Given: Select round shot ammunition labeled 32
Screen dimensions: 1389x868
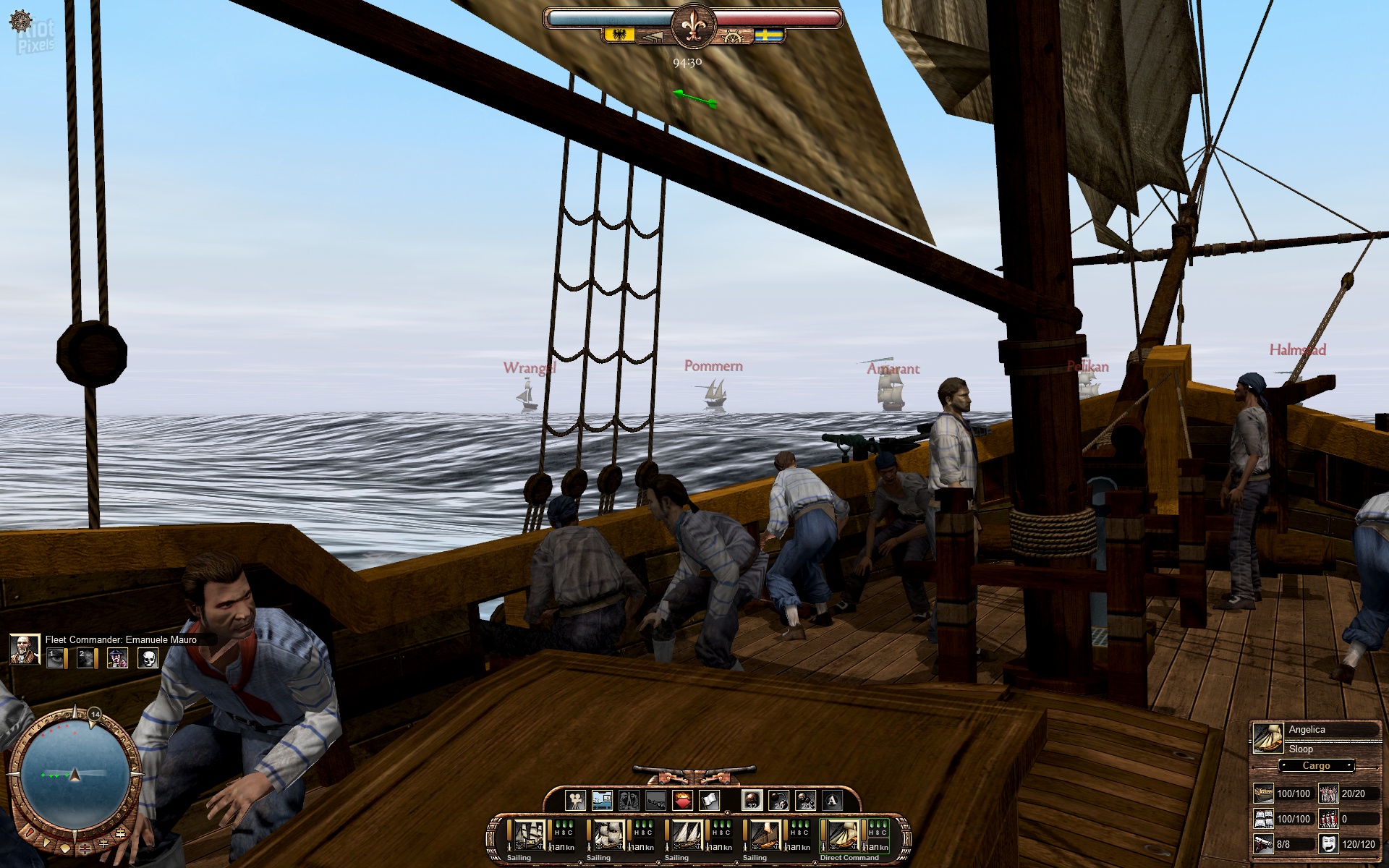Looking at the screenshot, I should 752,800.
